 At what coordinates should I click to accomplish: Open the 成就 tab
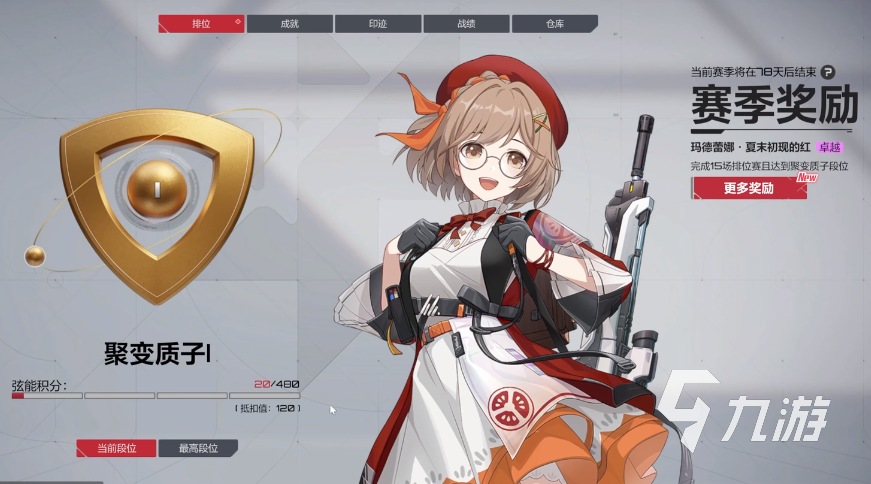[290, 23]
